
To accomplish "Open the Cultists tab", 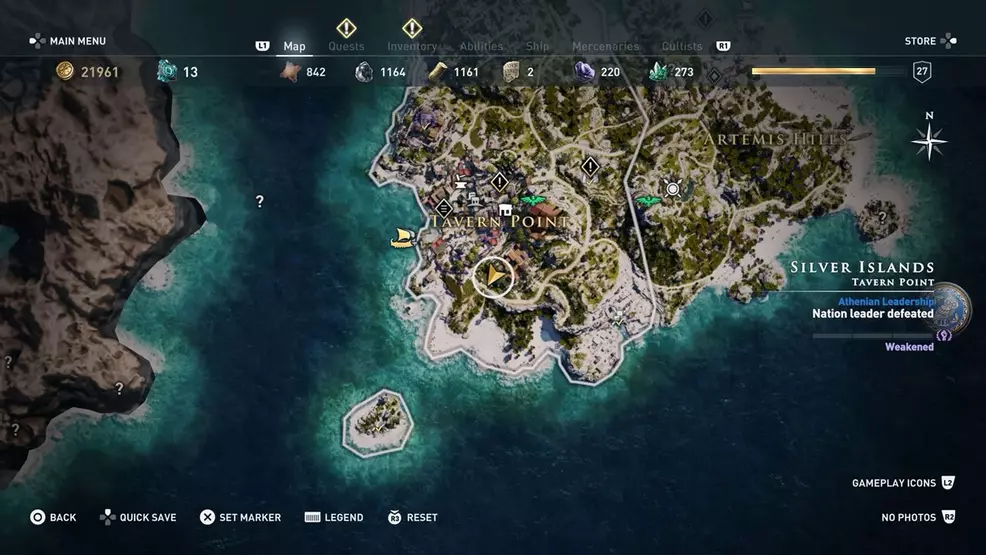I will [682, 46].
